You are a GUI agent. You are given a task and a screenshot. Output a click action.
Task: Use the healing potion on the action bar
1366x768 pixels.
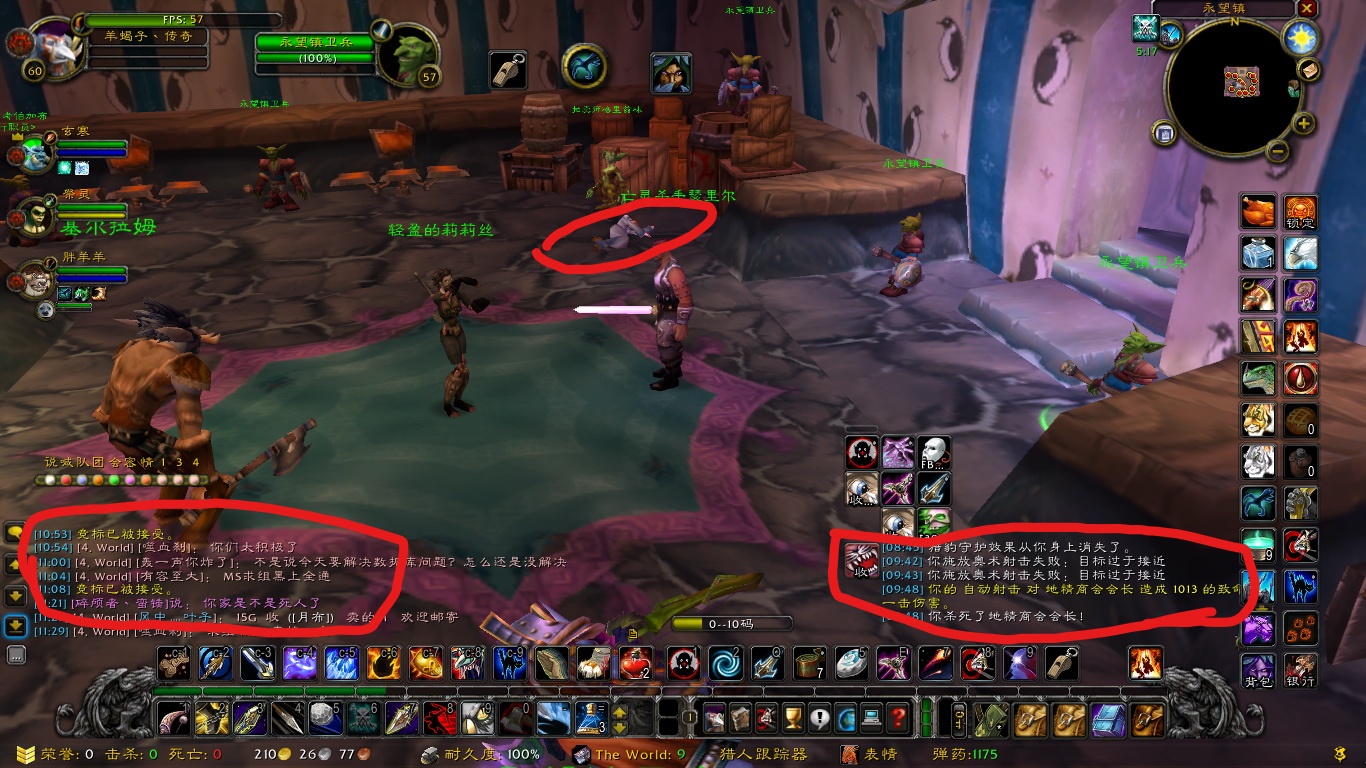click(636, 664)
